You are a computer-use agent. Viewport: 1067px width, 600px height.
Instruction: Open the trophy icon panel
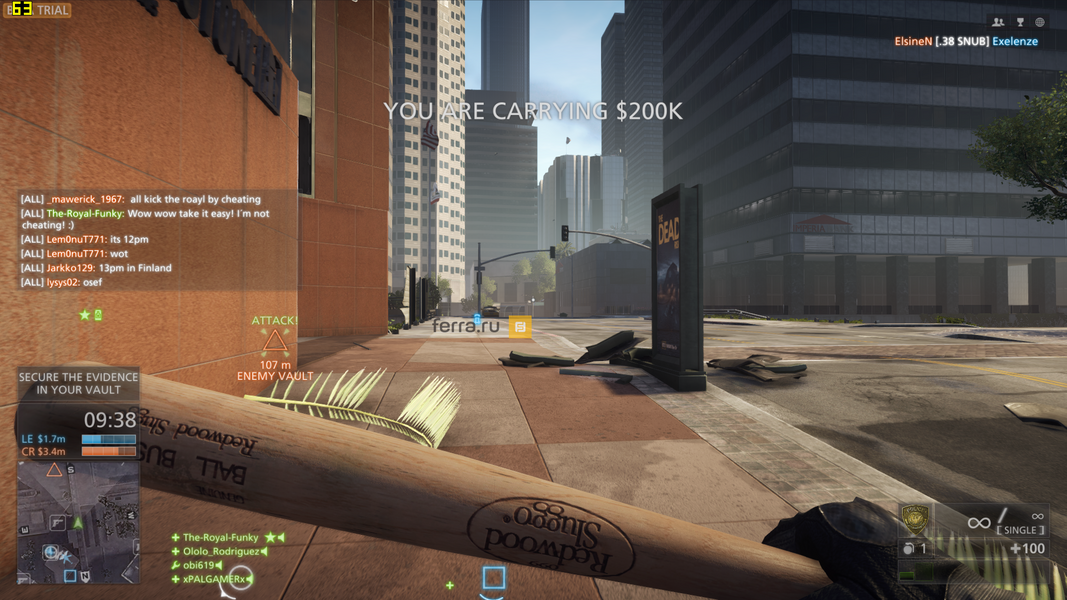1020,22
